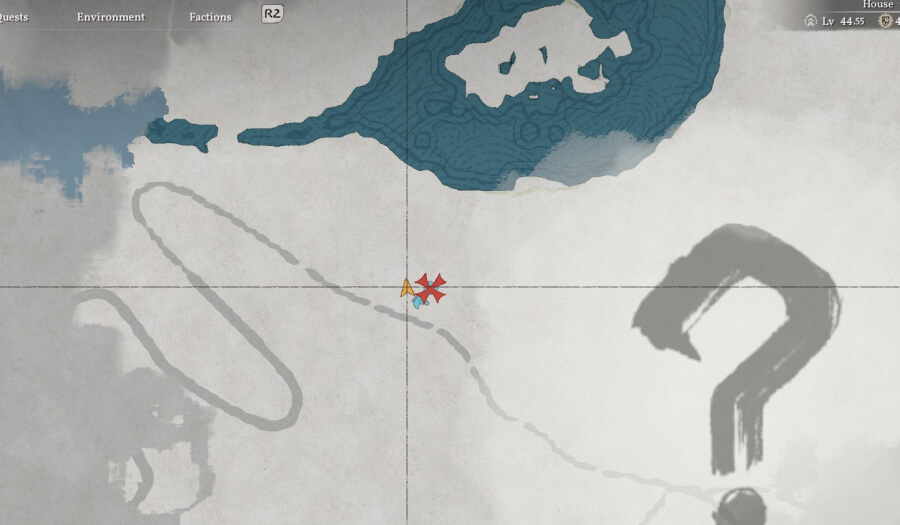Select the red cross map marker
The width and height of the screenshot is (900, 525).
[x=431, y=288]
